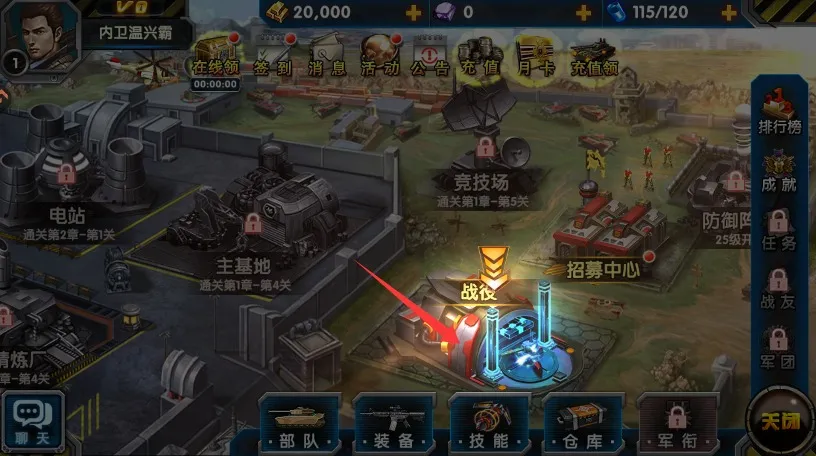Toggle the 关闭 side menu button
The width and height of the screenshot is (816, 456).
coord(780,422)
